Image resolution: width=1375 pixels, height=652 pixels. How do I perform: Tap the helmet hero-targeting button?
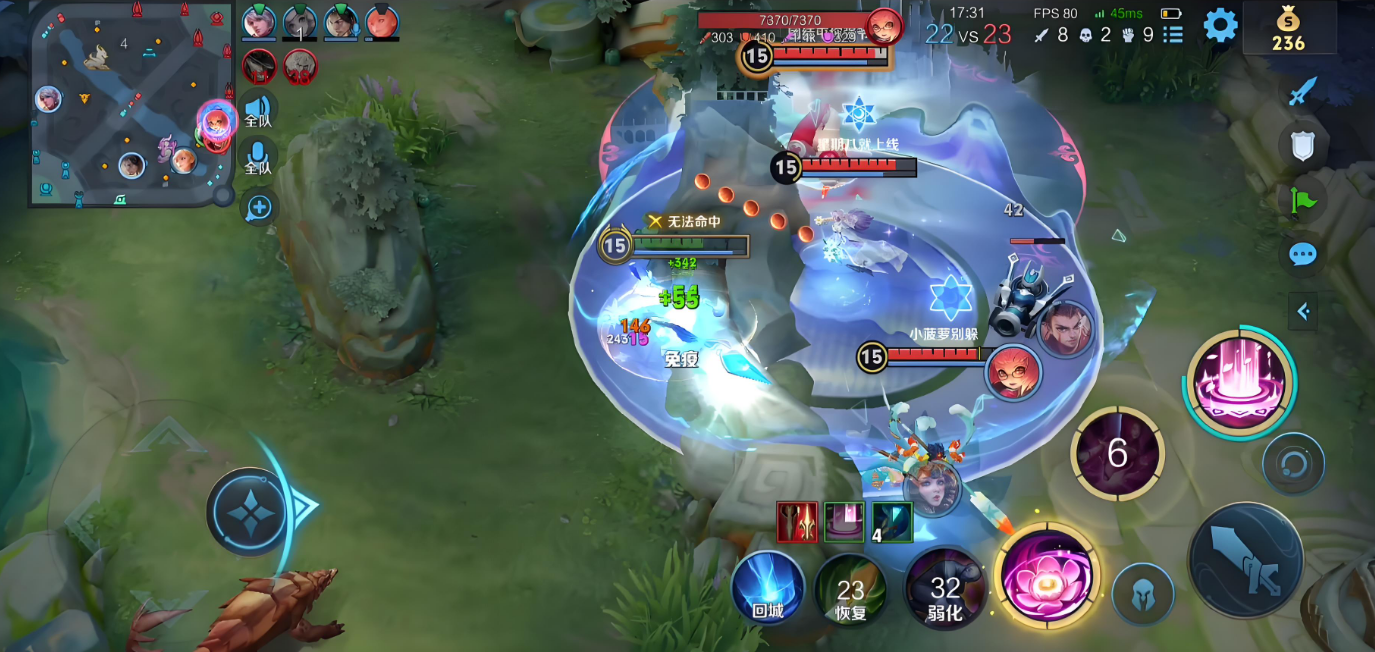click(1143, 594)
